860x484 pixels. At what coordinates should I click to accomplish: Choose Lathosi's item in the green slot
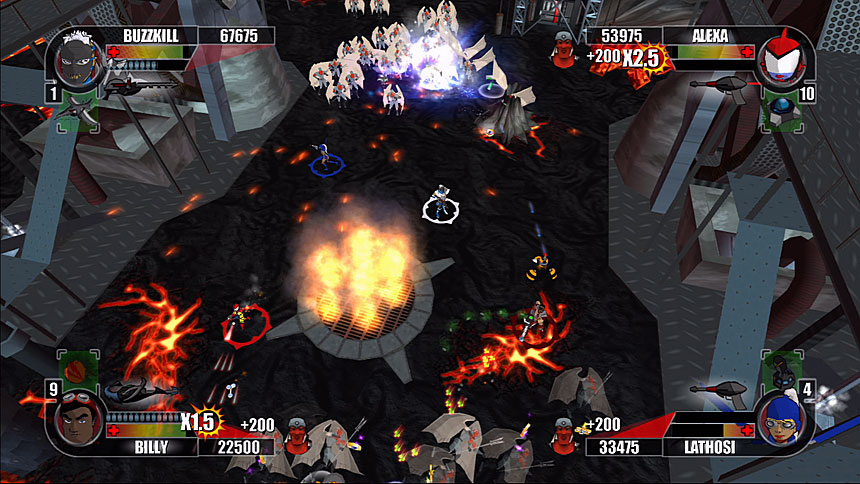click(780, 367)
